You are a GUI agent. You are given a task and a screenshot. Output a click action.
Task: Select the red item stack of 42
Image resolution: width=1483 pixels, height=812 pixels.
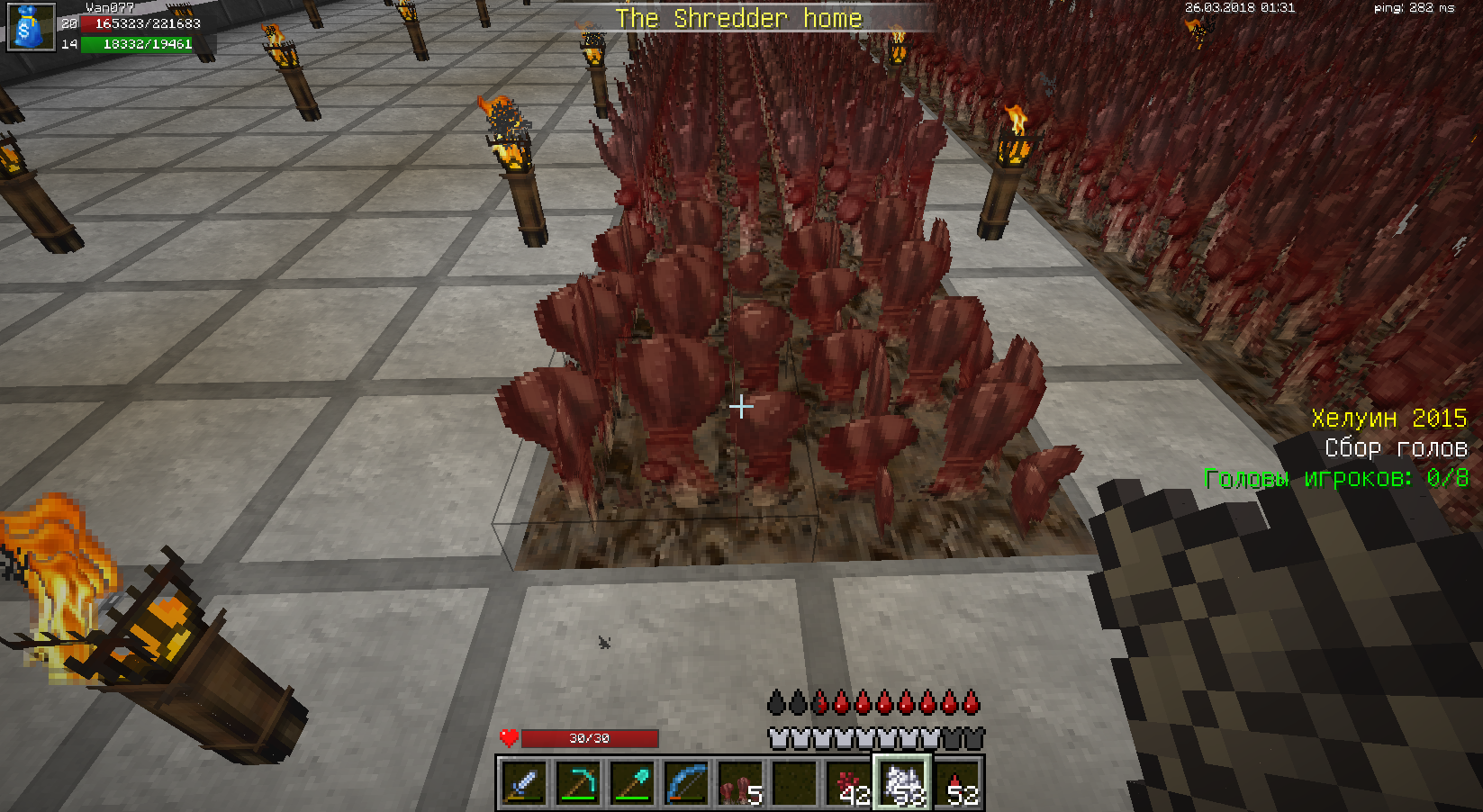(849, 782)
